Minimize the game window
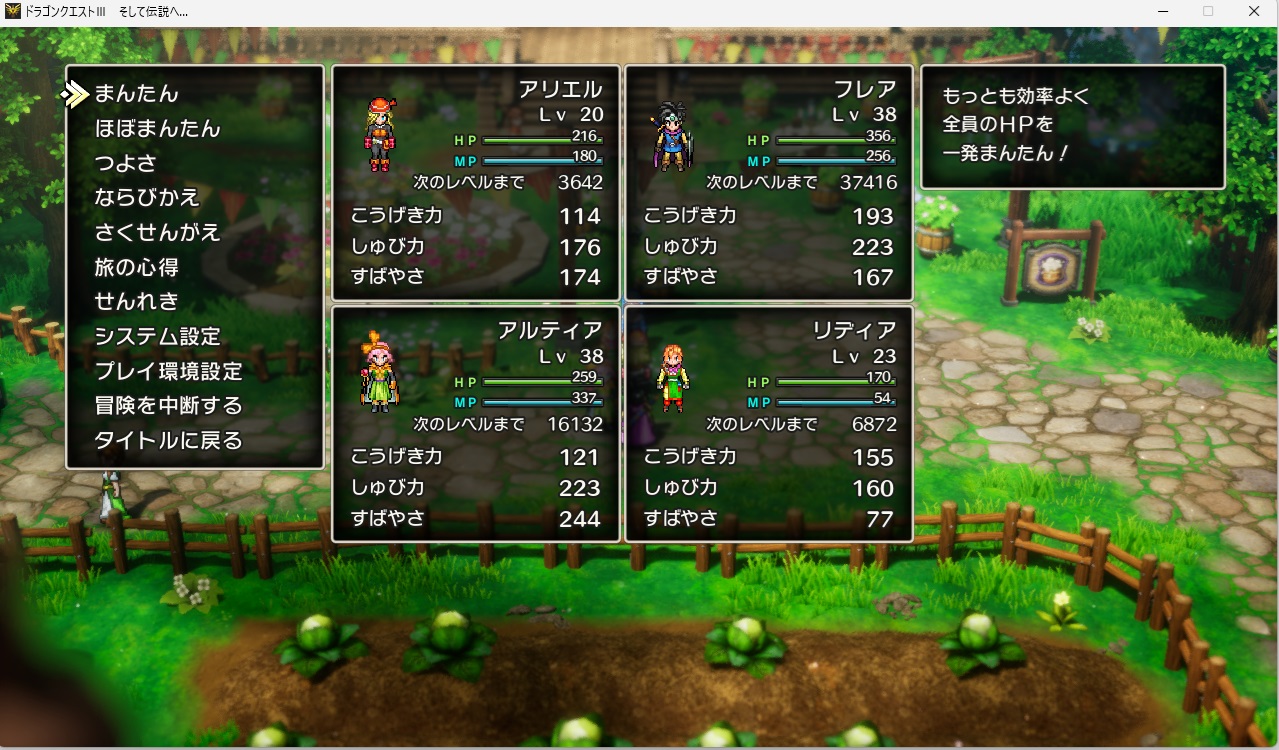 1162,11
